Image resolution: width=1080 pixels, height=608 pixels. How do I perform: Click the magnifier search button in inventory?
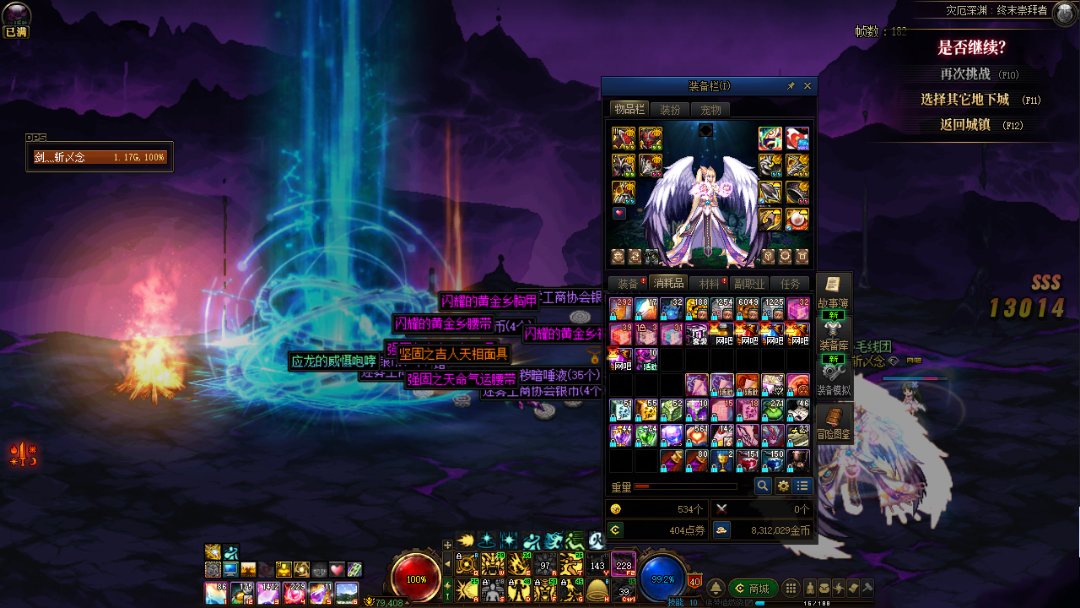click(762, 486)
